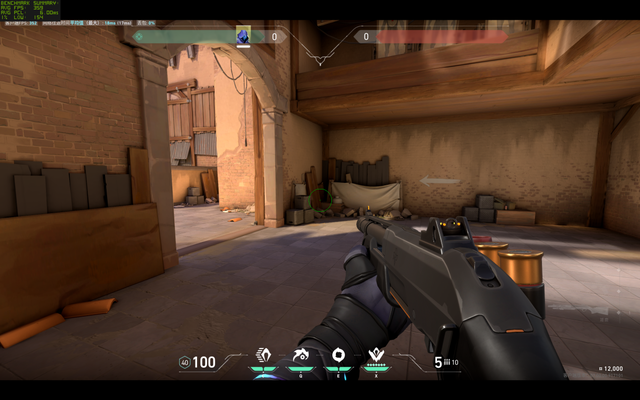Trigger the circular orb ability icon

(338, 355)
